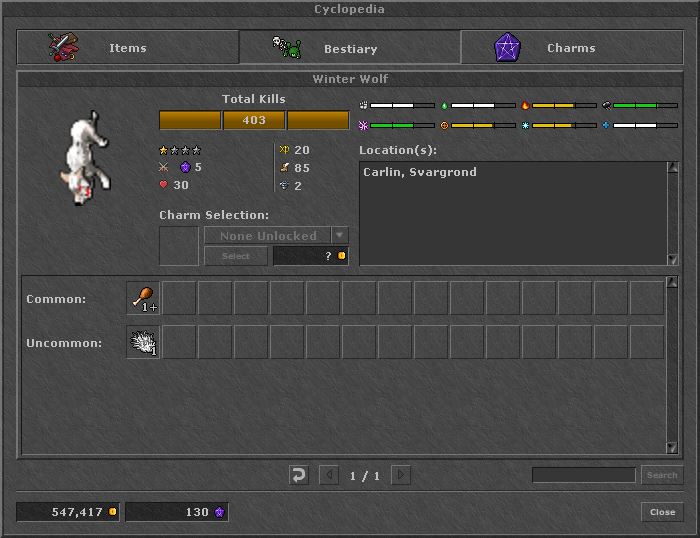Focus the bestiary search text field
700x538 pixels.
click(583, 475)
